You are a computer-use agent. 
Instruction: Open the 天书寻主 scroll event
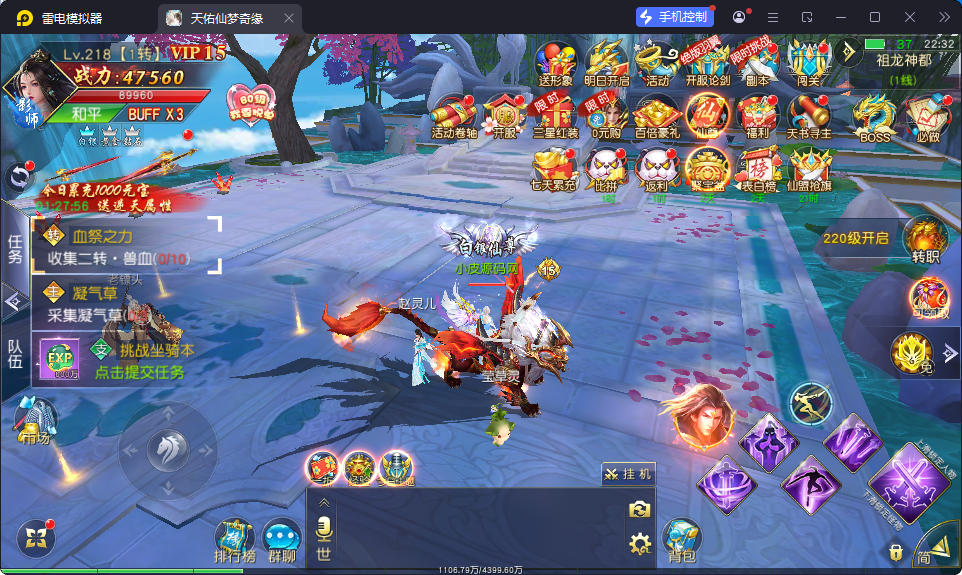(808, 115)
